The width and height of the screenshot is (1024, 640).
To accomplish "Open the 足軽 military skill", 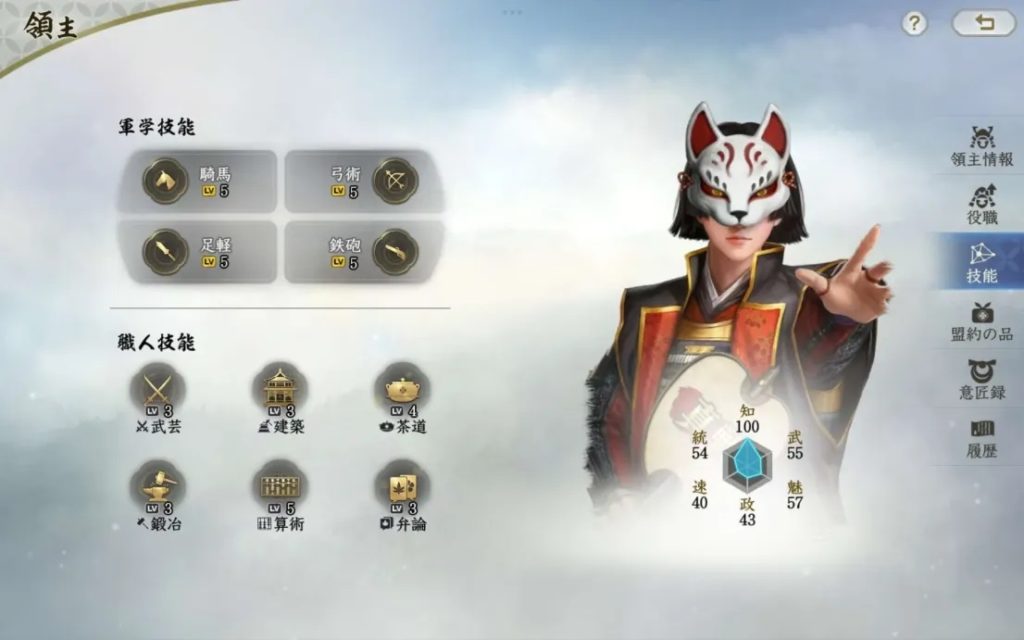I will click(196, 251).
